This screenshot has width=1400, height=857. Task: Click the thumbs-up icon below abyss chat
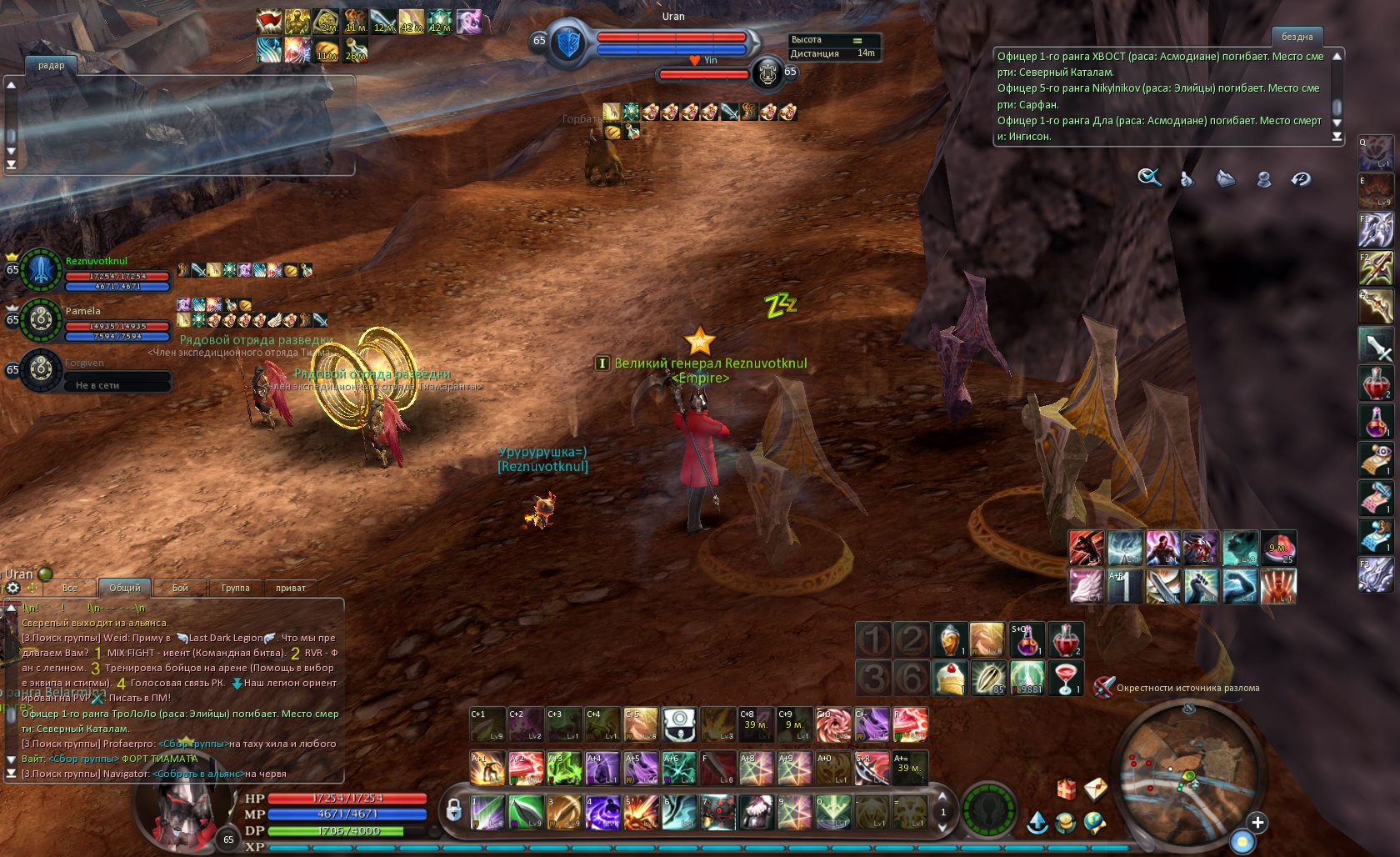coord(1187,178)
